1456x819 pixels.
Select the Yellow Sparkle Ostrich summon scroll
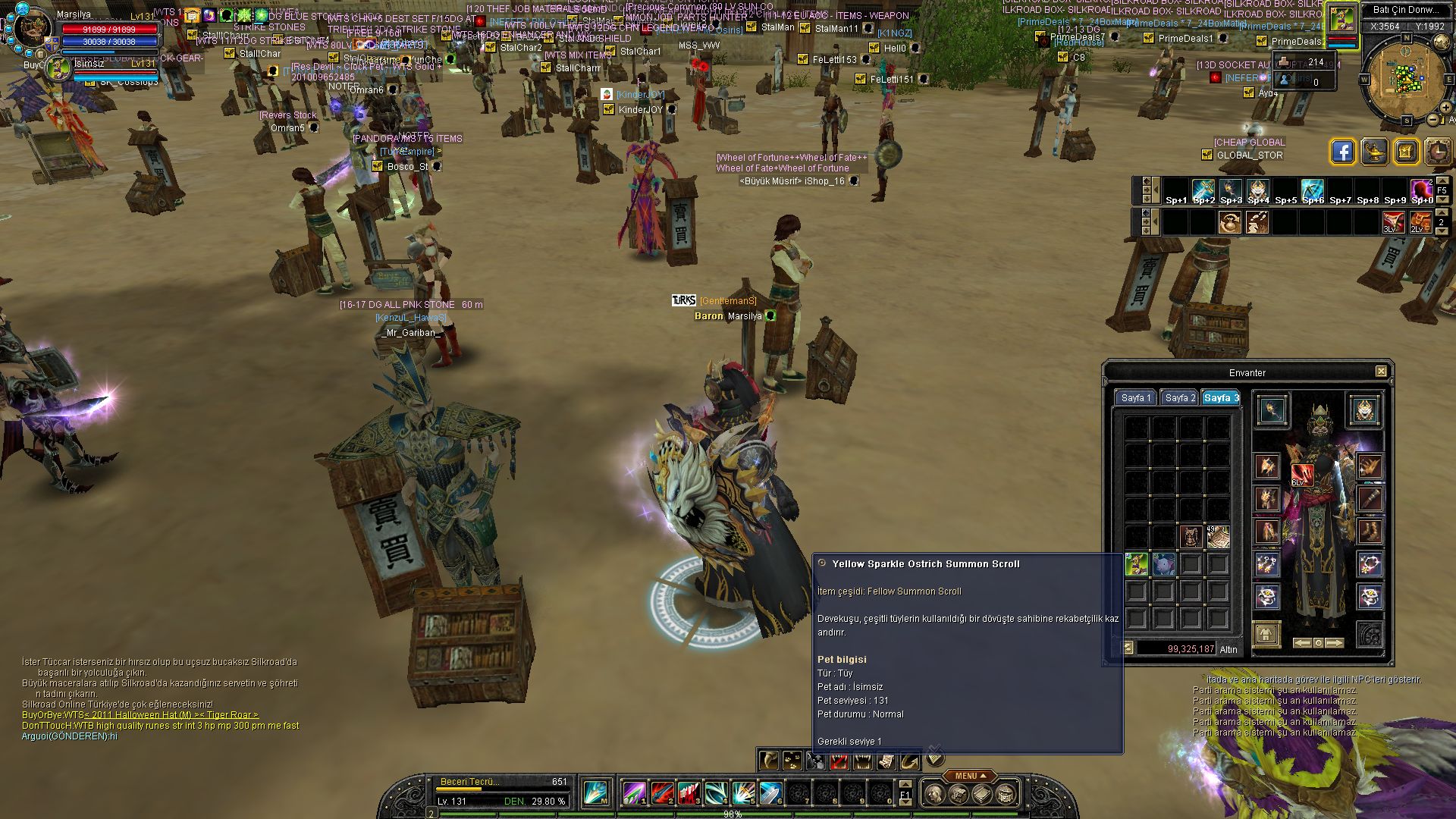(x=1136, y=564)
